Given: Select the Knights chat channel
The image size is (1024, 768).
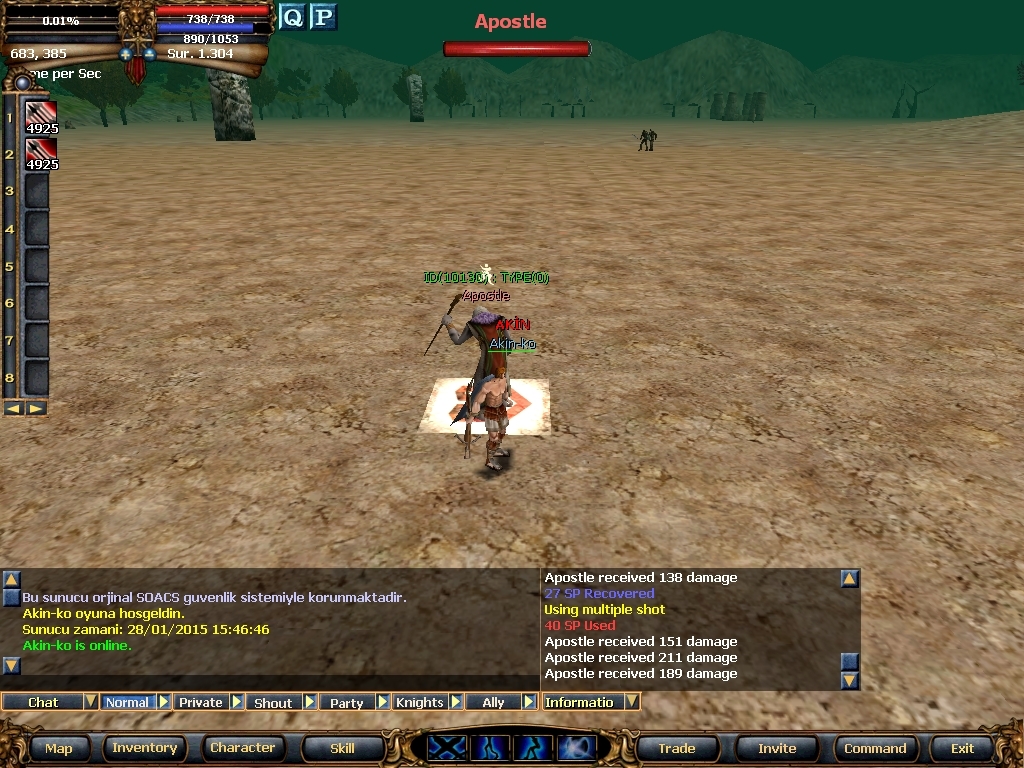Looking at the screenshot, I should [x=419, y=702].
